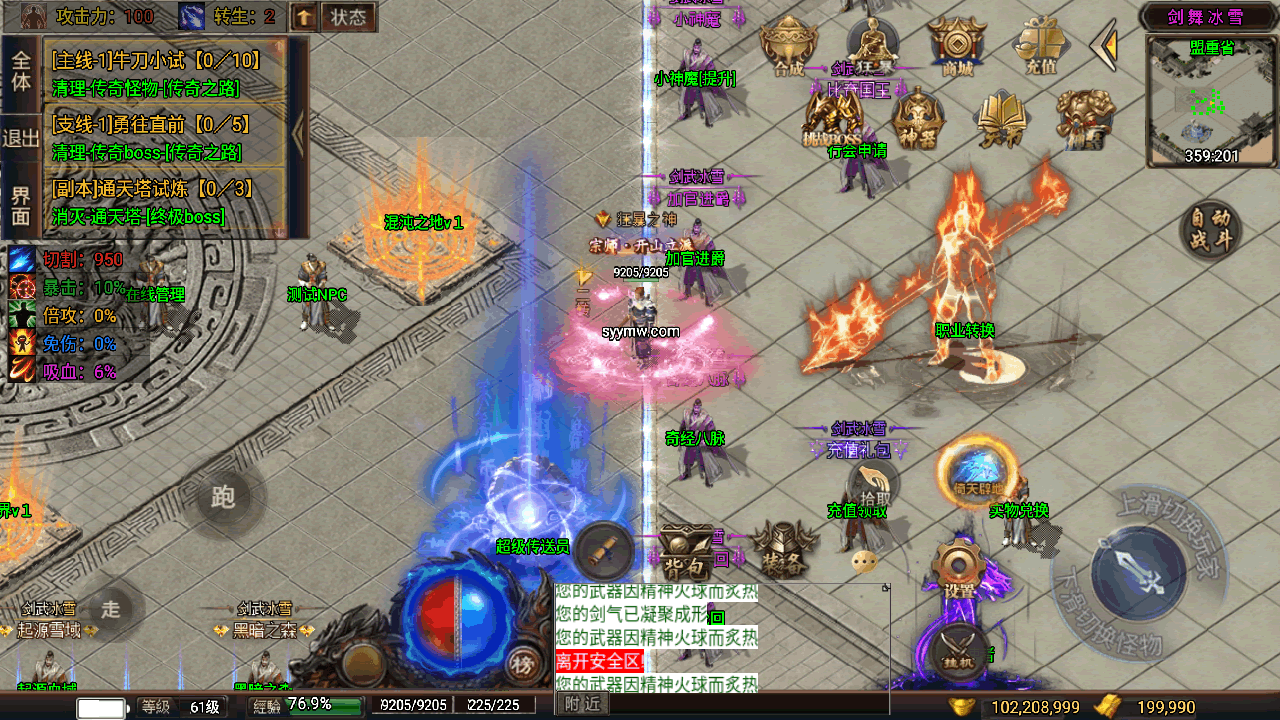Open the 神器 artifact menu

918,118
